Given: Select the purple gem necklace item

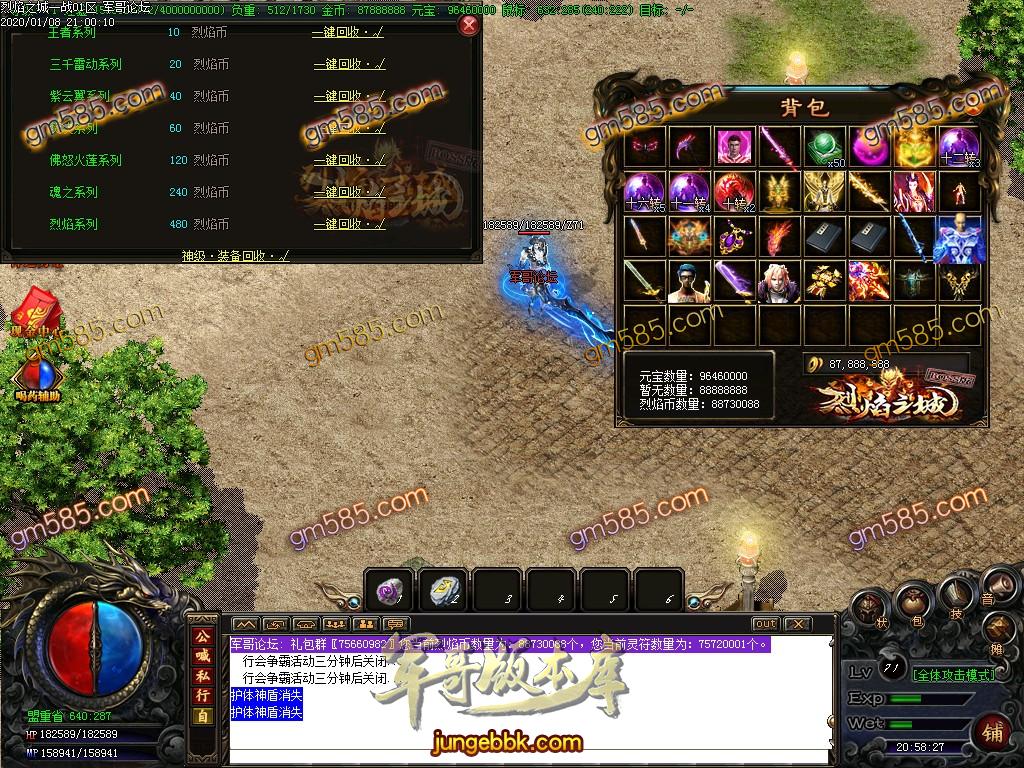Looking at the screenshot, I should coord(733,237).
